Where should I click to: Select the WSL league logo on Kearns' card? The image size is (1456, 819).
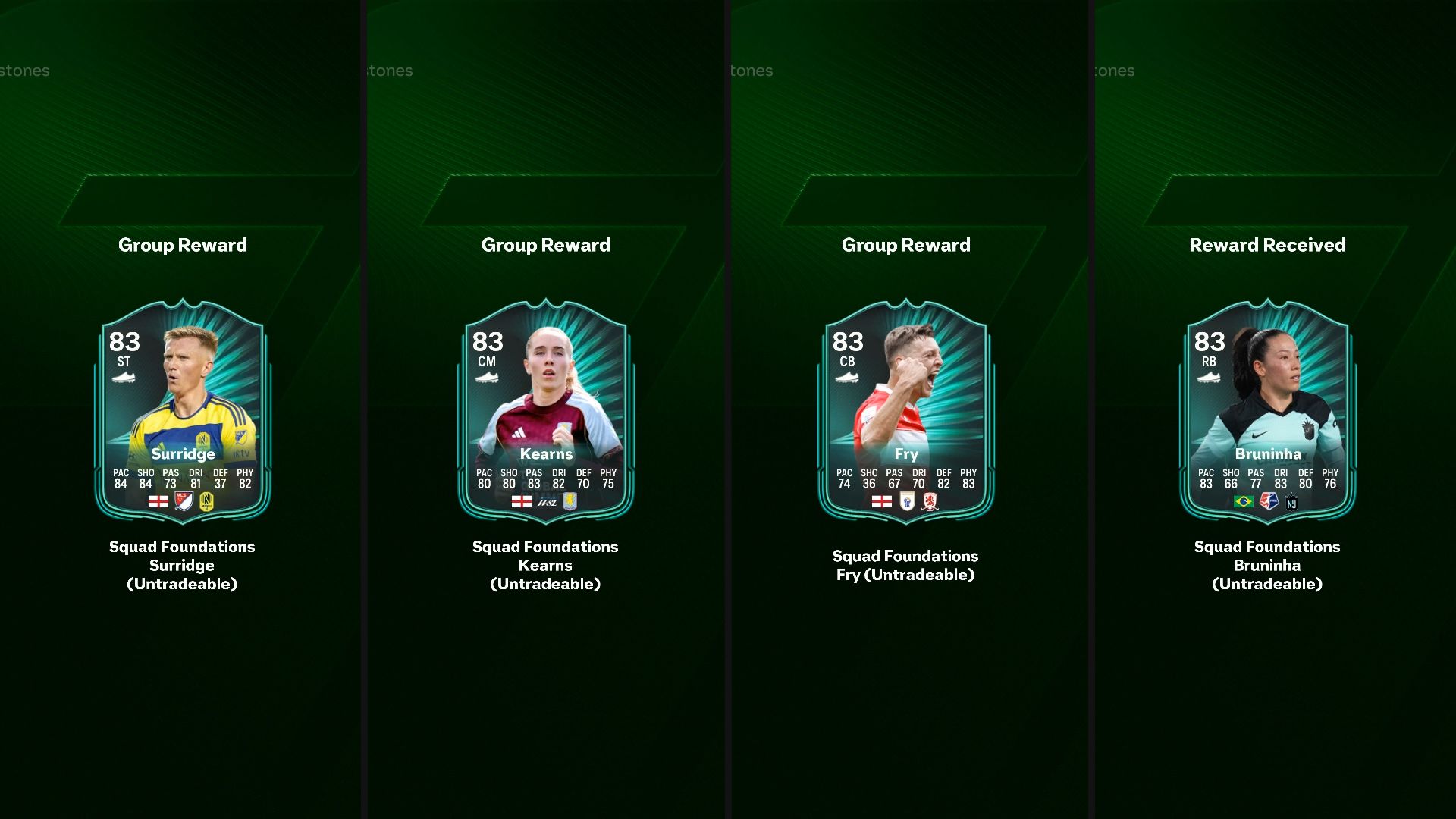click(x=548, y=504)
